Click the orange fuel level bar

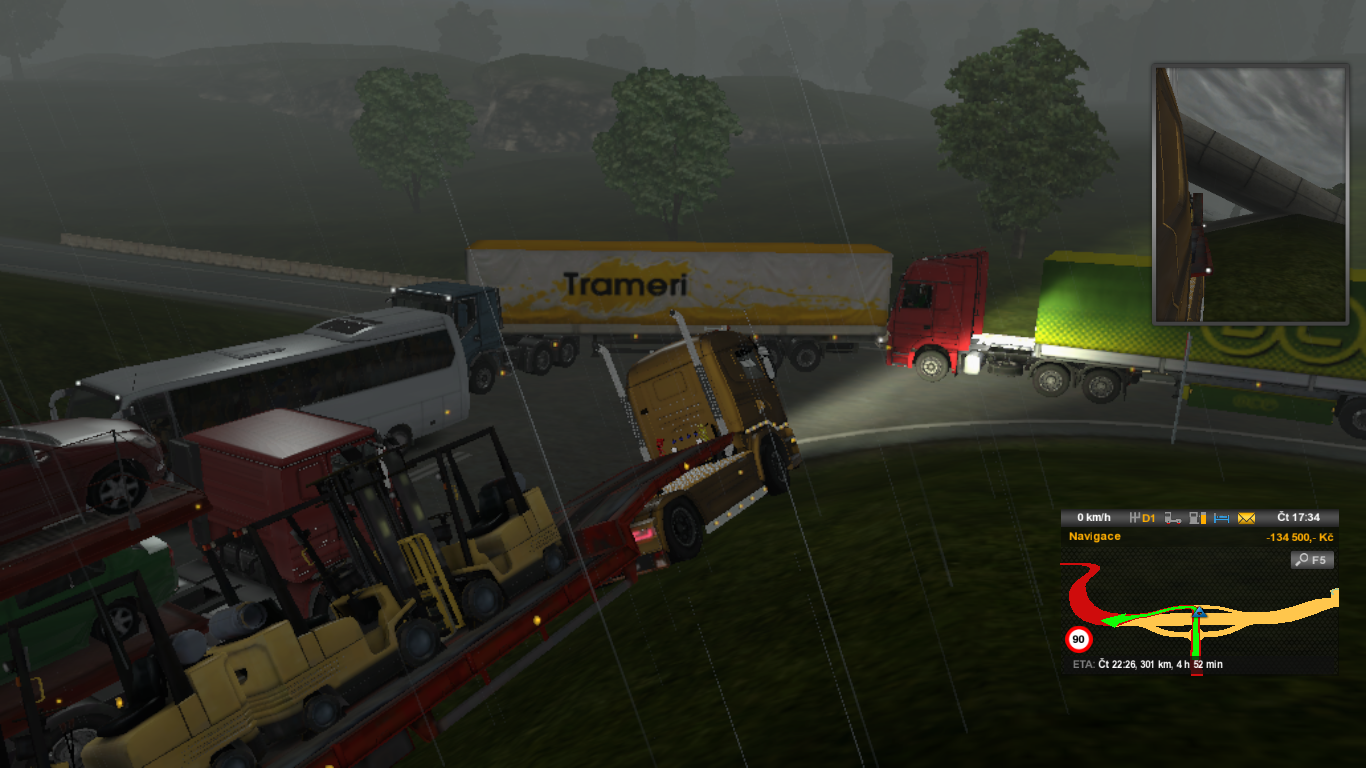pyautogui.click(x=1203, y=518)
